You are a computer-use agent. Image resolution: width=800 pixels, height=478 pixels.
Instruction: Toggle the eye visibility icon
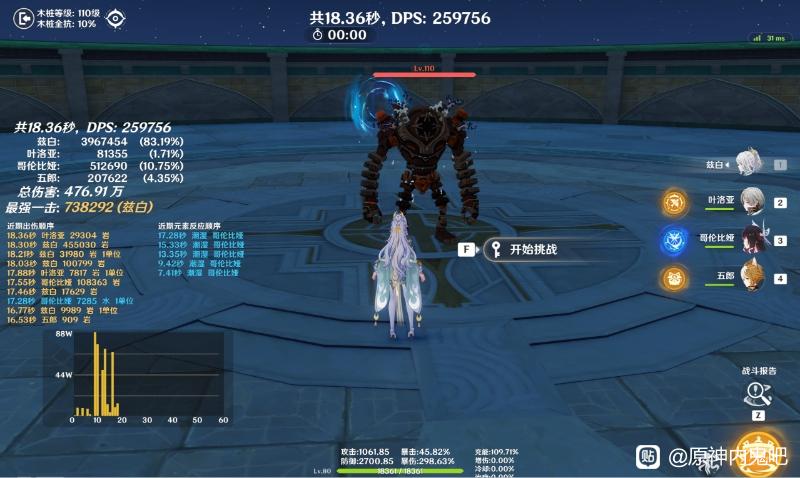[117, 17]
